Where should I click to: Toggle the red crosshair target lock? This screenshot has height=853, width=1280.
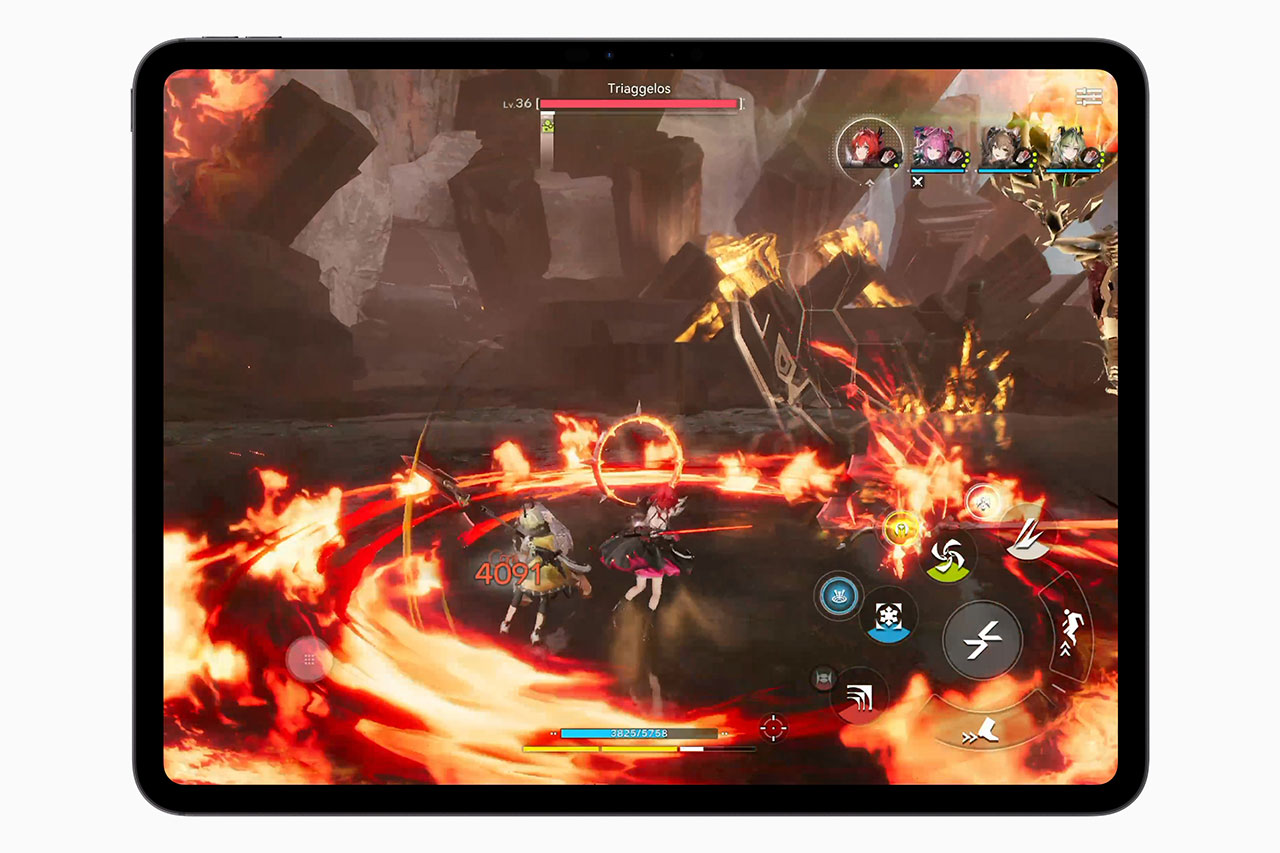click(774, 726)
